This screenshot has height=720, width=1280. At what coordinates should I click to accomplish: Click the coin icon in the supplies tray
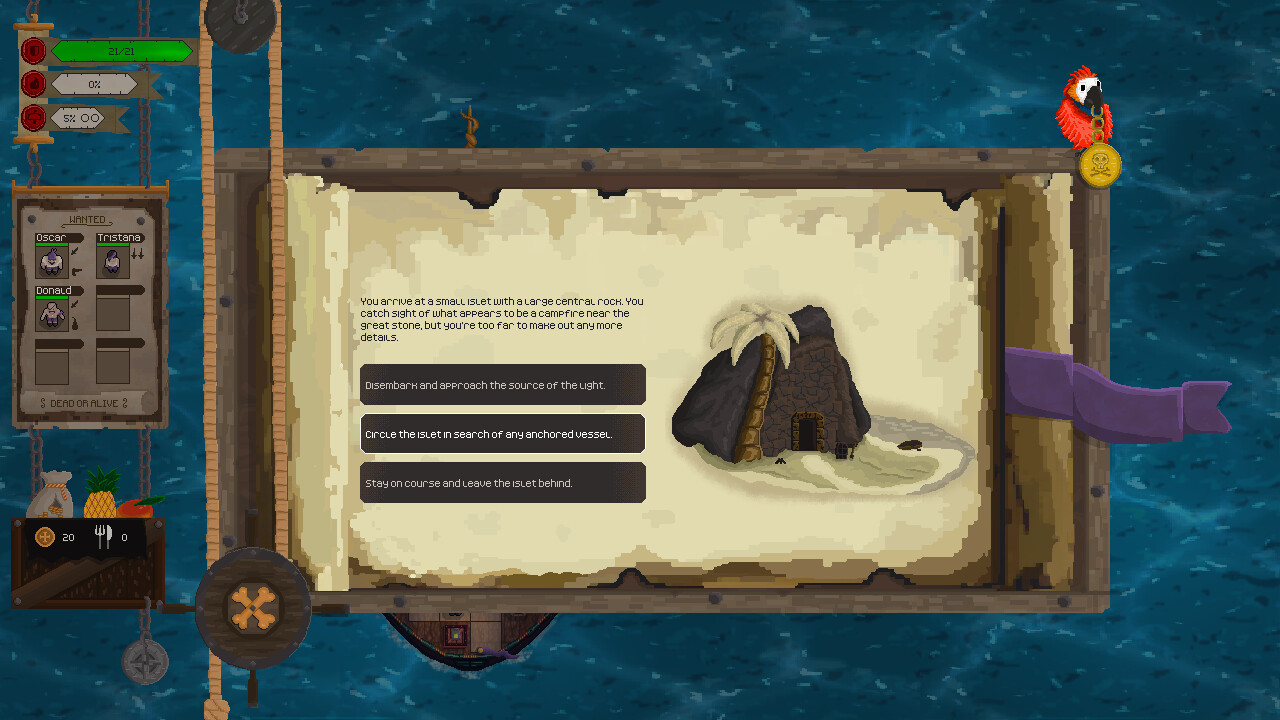click(x=45, y=537)
